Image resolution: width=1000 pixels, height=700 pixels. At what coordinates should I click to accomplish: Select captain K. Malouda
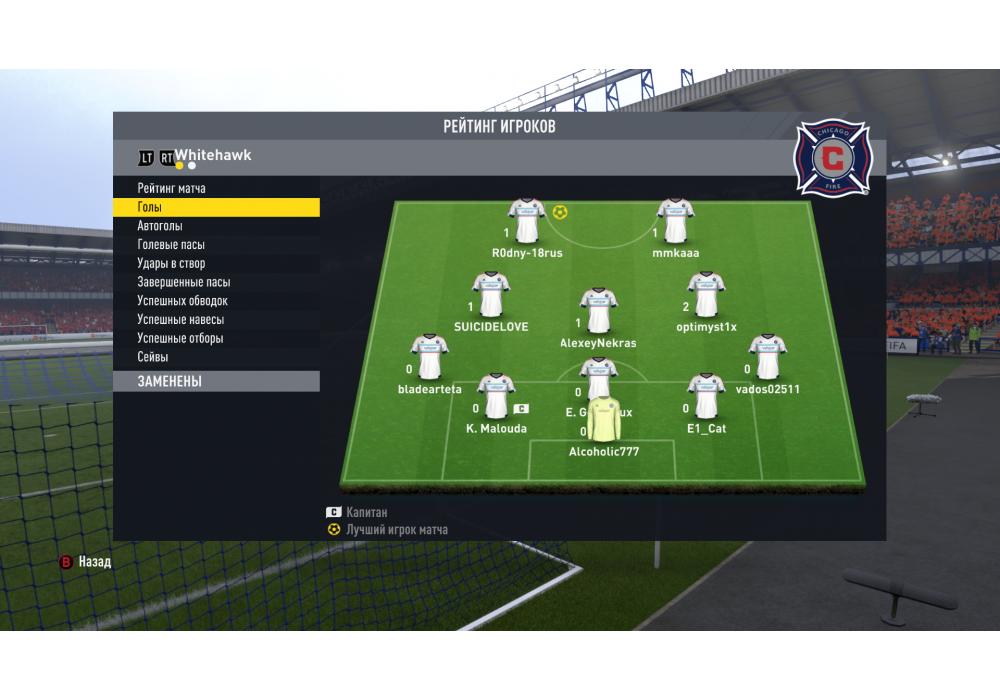coord(496,397)
